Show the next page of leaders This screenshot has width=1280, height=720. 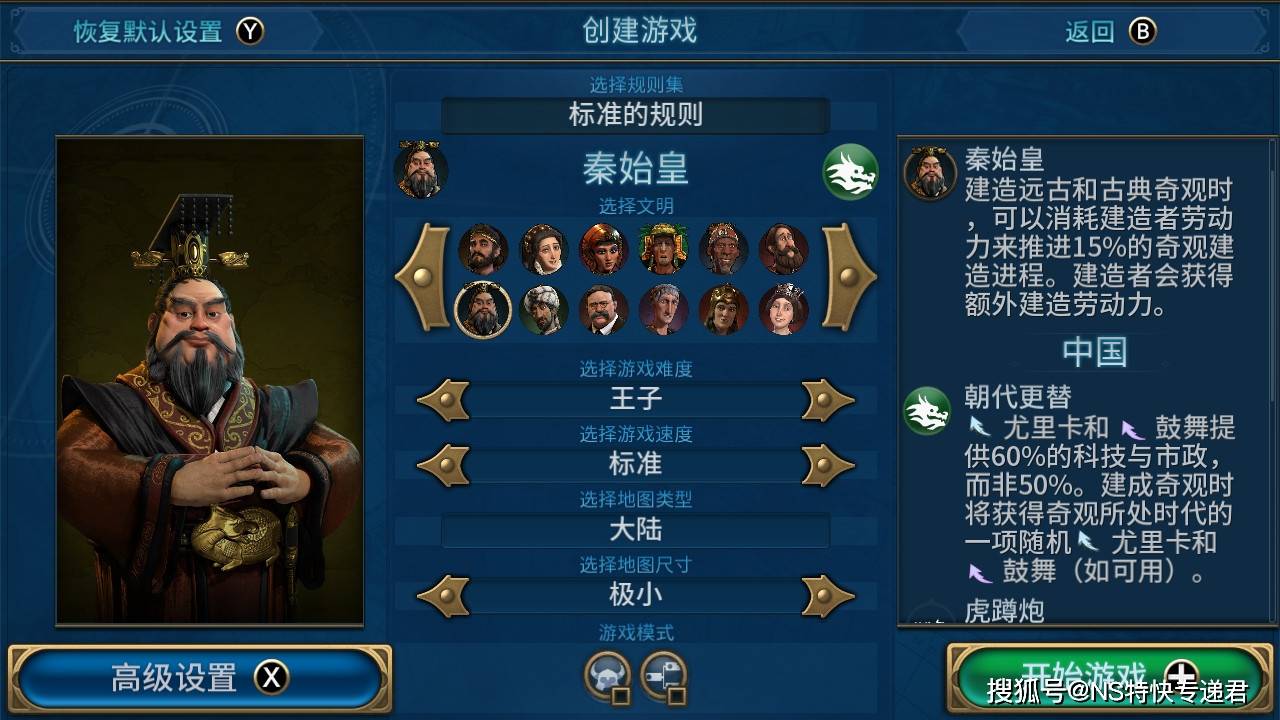[x=848, y=277]
